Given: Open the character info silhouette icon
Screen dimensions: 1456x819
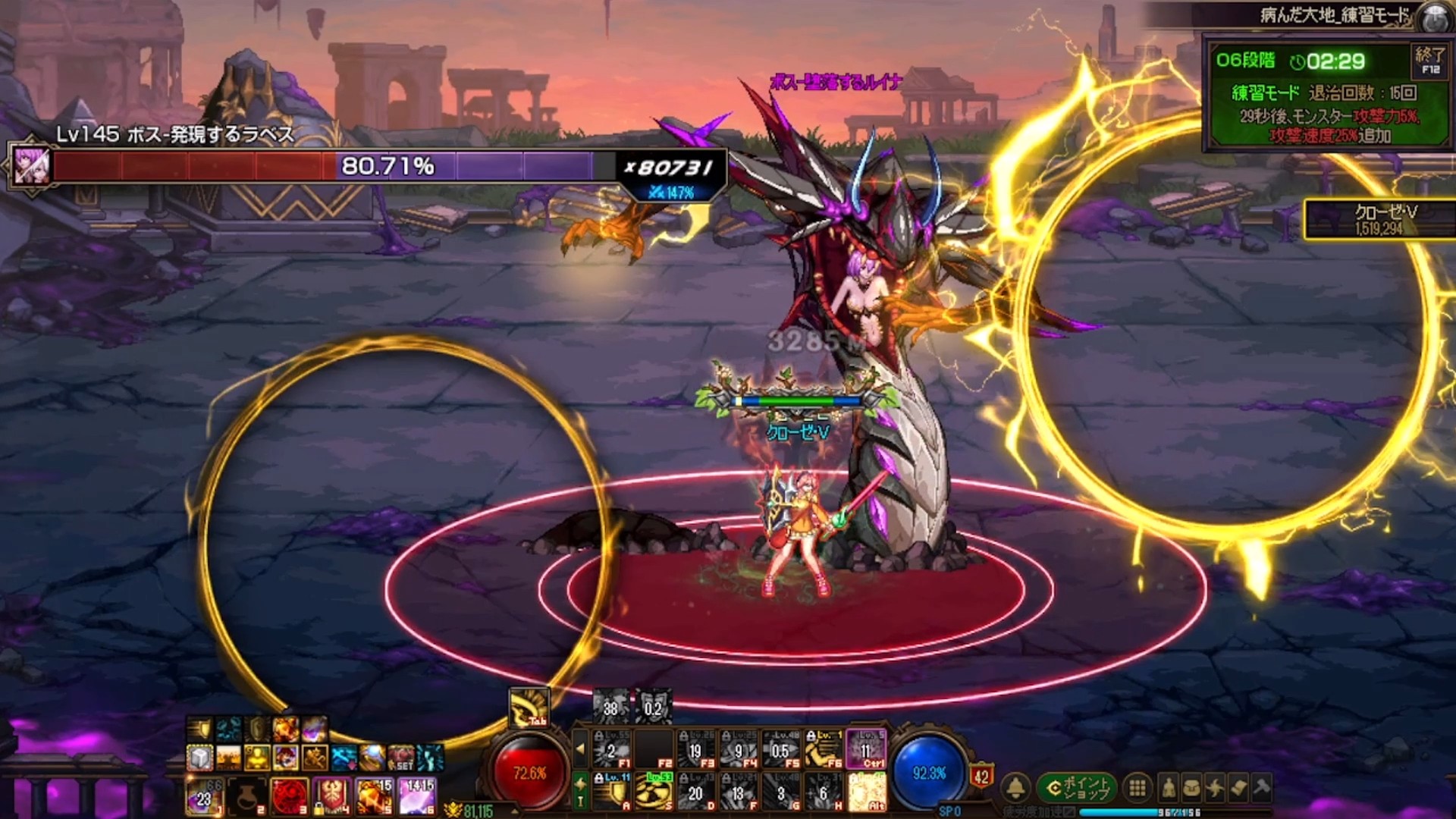Looking at the screenshot, I should 1169,789.
